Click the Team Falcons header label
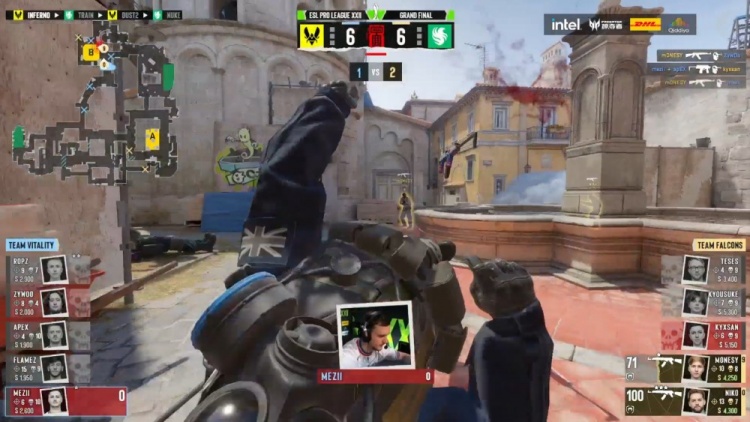Screen dimensions: 750x422 [x=719, y=245]
